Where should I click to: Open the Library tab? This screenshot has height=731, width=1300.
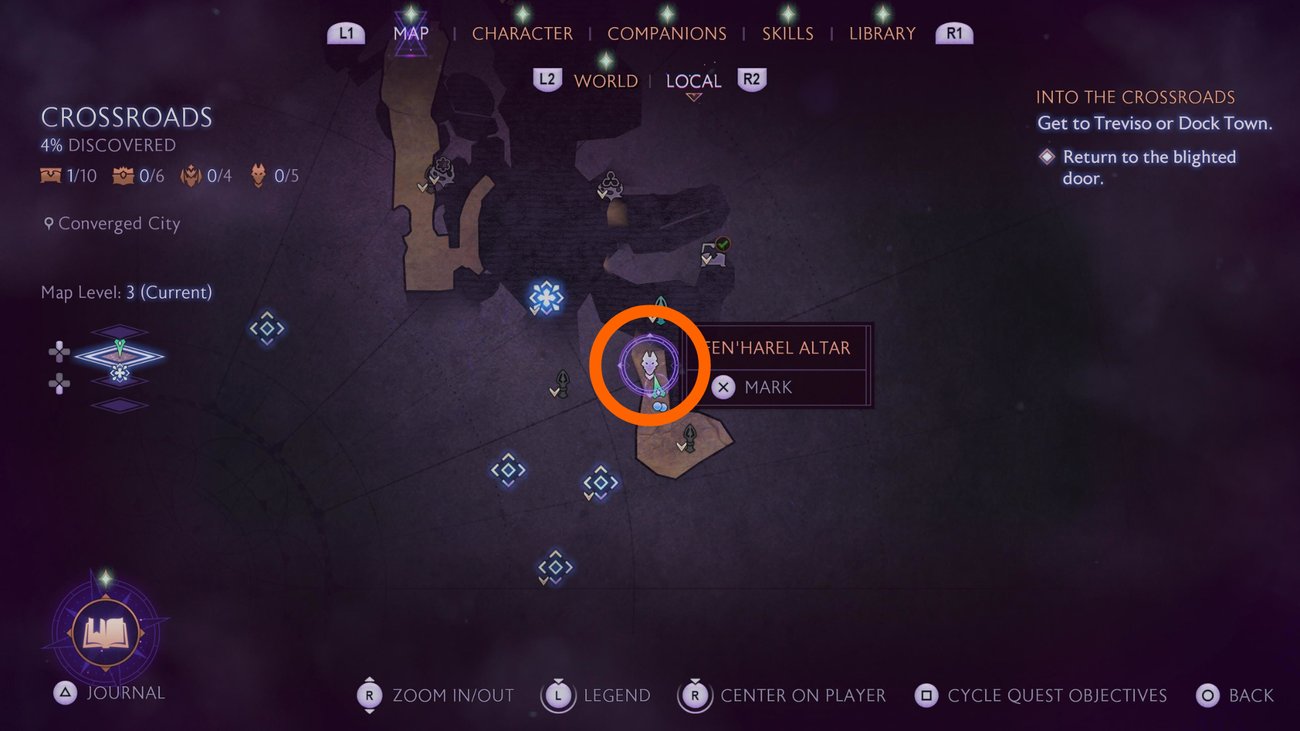[x=882, y=33]
